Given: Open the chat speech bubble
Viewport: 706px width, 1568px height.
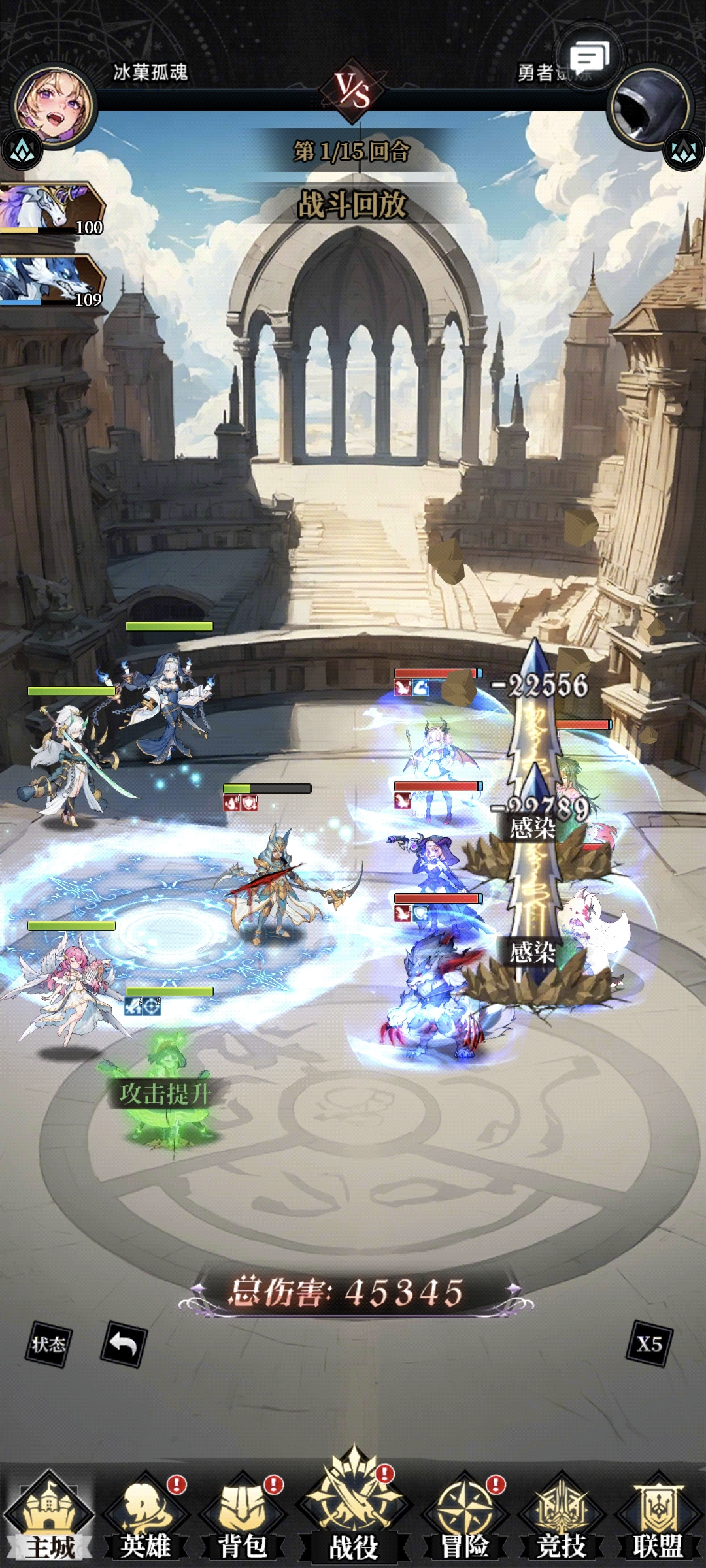Looking at the screenshot, I should [588, 57].
